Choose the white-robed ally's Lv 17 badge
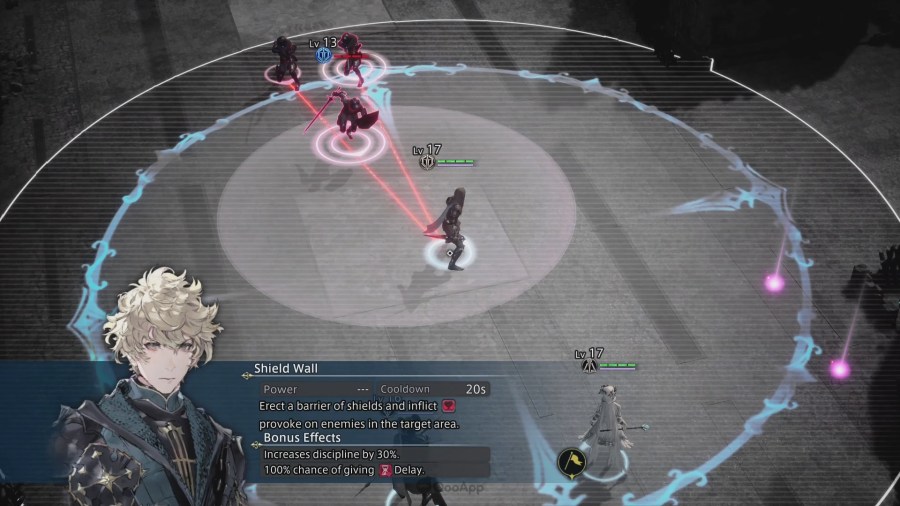Screen dimensions: 900x506 (590, 365)
